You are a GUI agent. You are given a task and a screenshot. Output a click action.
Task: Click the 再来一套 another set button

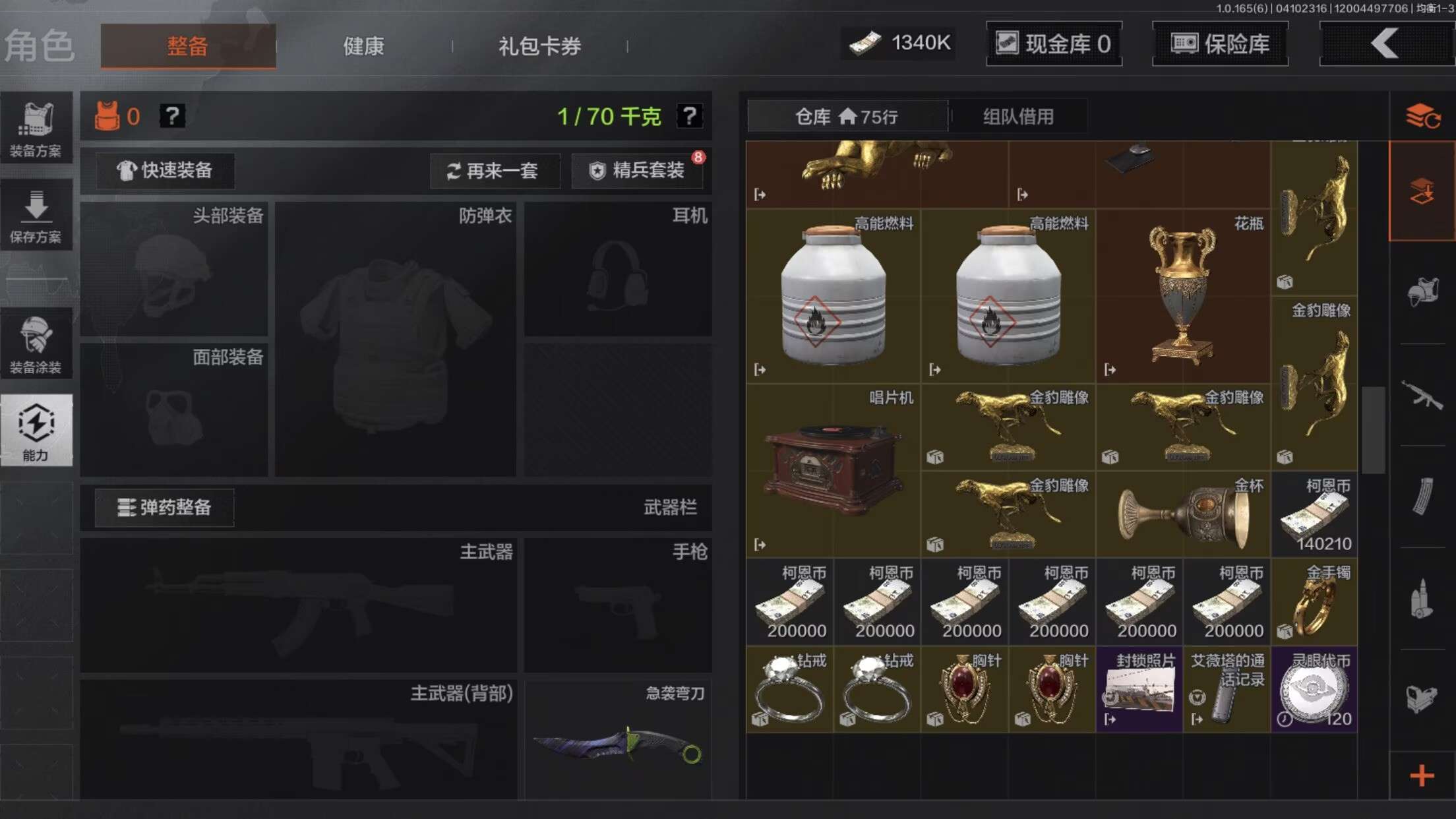point(495,171)
